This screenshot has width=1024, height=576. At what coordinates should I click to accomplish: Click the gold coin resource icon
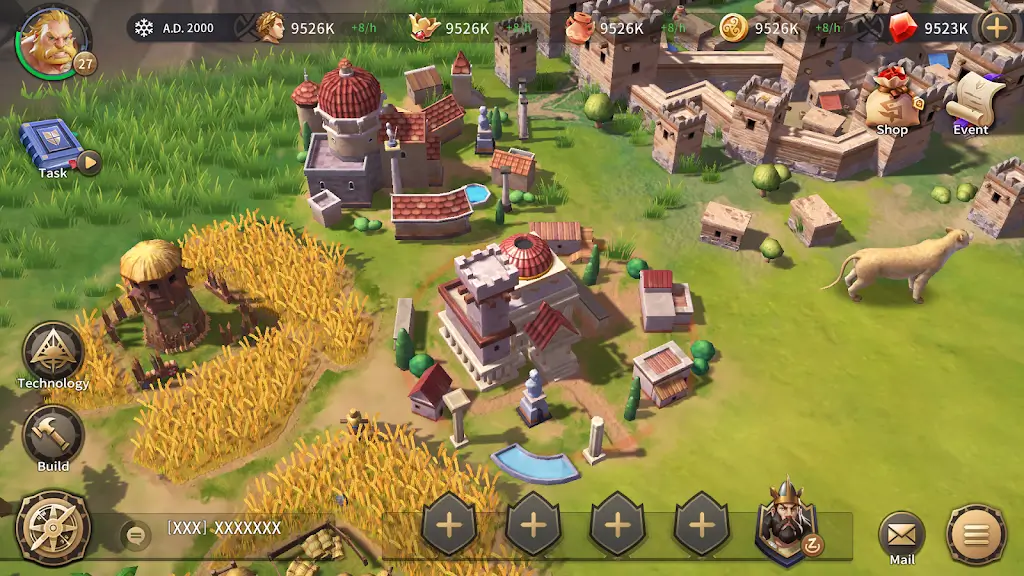click(734, 28)
